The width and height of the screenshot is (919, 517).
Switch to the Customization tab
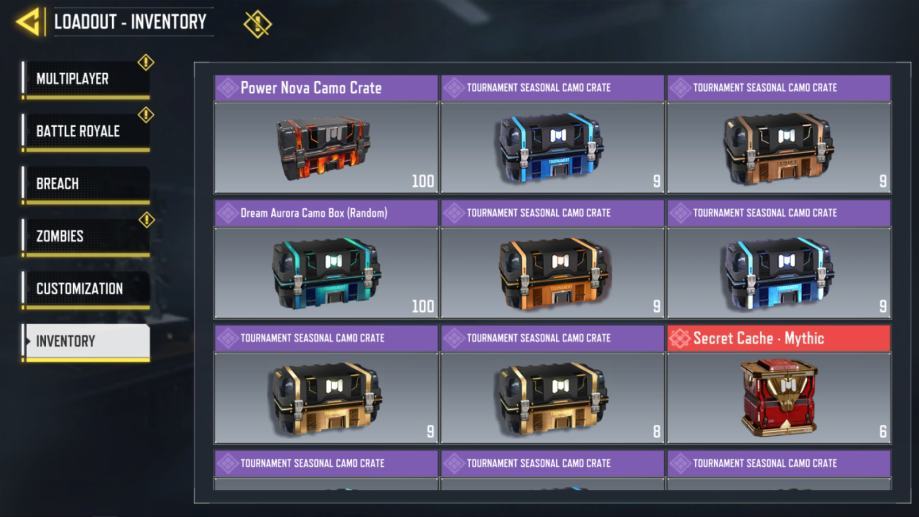[85, 289]
